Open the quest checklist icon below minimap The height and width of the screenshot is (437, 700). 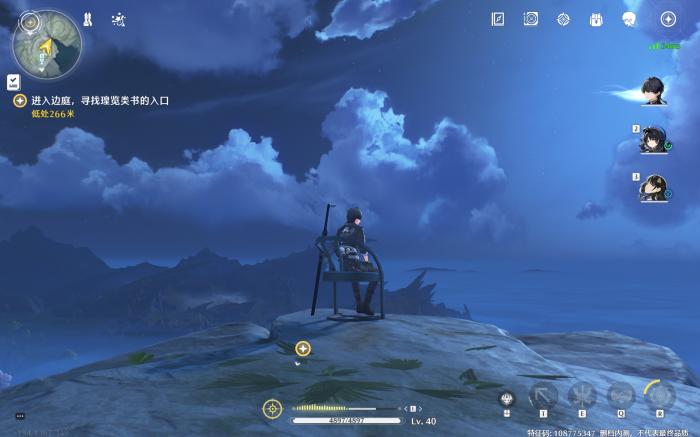[13, 82]
